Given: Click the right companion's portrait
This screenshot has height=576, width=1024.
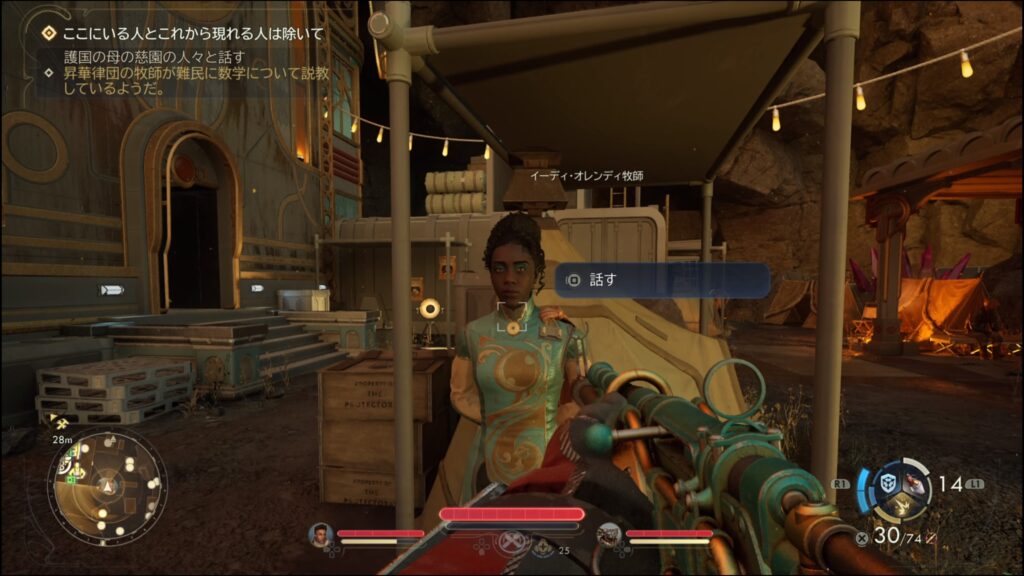Looking at the screenshot, I should click(x=609, y=535).
